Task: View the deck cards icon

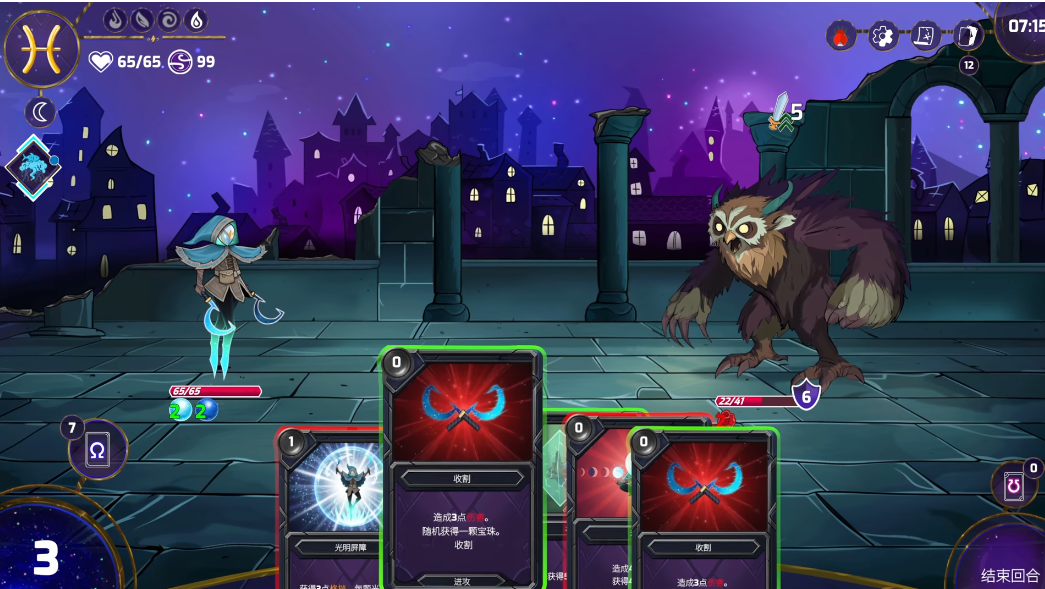Action: pos(968,37)
